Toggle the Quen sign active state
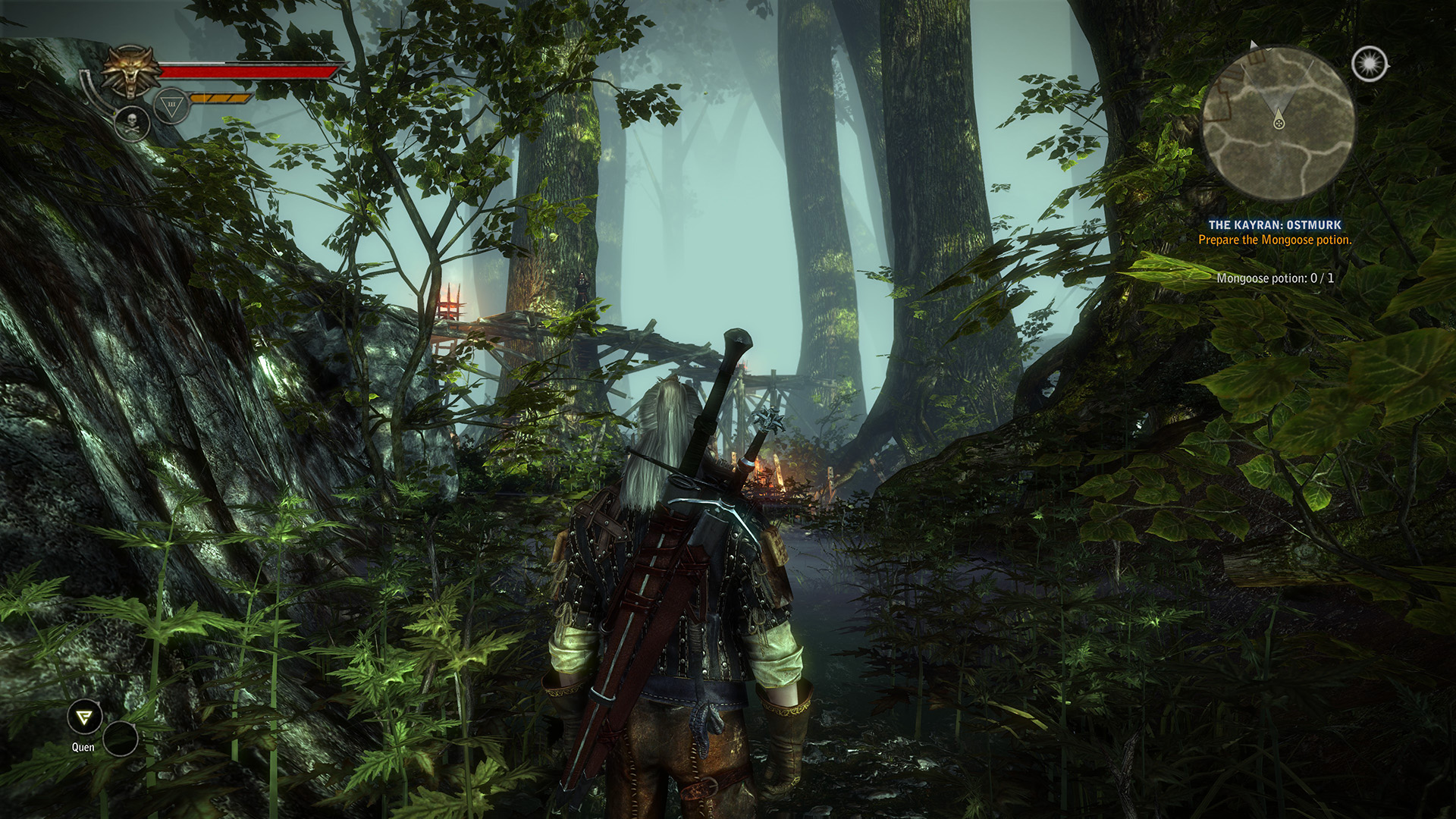 coord(85,716)
